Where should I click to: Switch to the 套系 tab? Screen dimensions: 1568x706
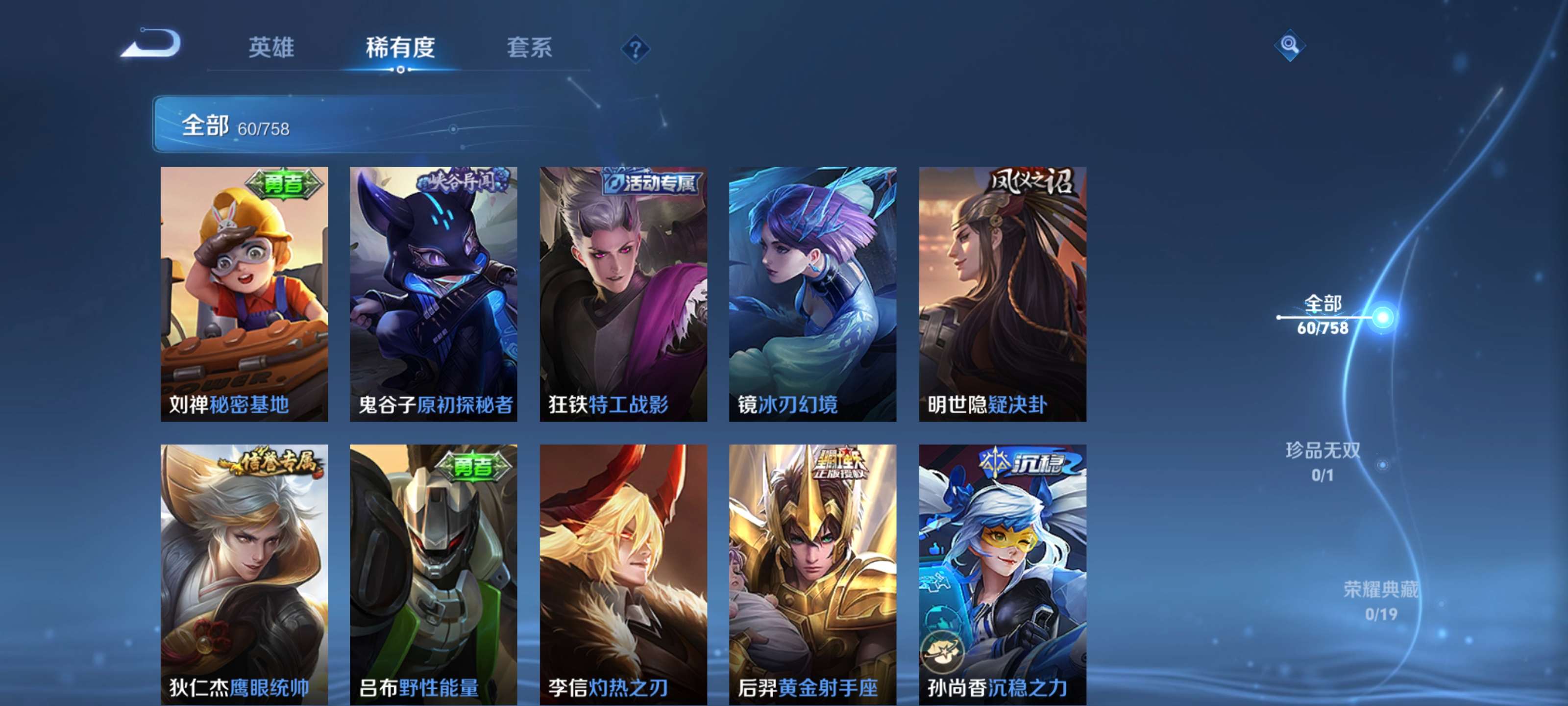pyautogui.click(x=531, y=49)
